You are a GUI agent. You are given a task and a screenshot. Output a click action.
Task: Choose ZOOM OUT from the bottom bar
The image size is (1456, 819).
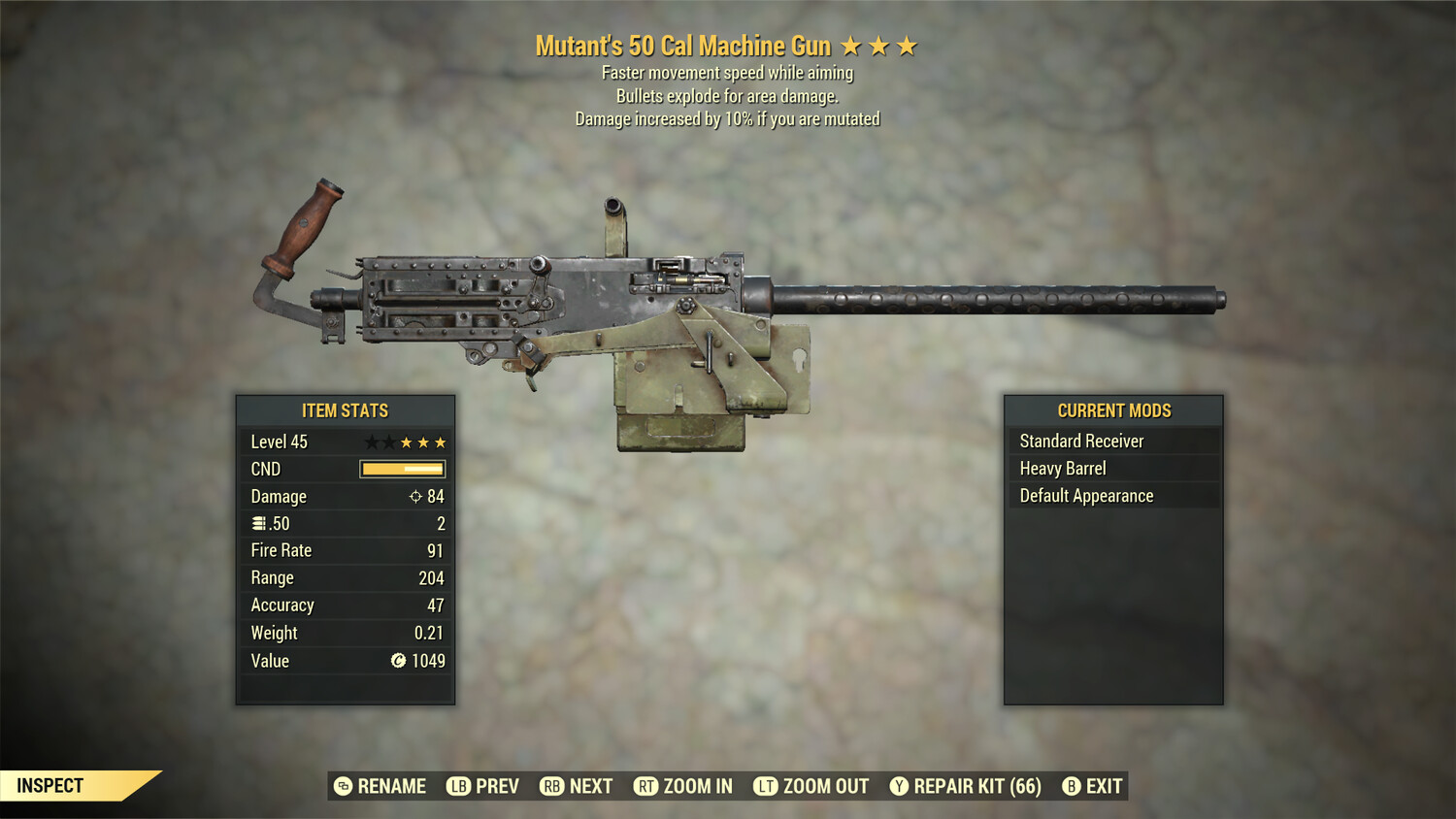[x=823, y=786]
